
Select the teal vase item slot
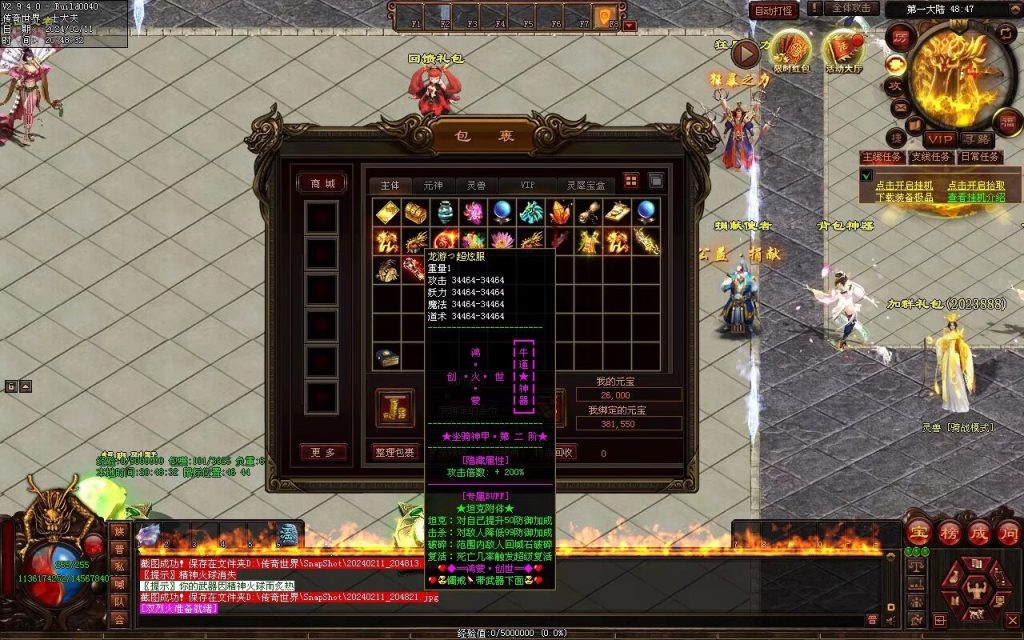click(x=445, y=212)
